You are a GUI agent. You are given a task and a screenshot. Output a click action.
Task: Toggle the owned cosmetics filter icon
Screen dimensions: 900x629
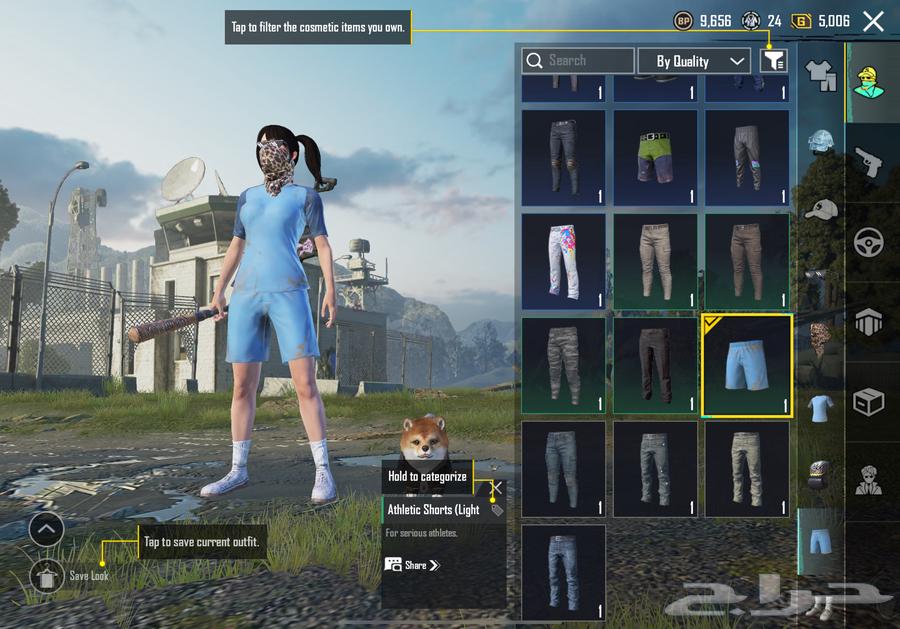[773, 61]
